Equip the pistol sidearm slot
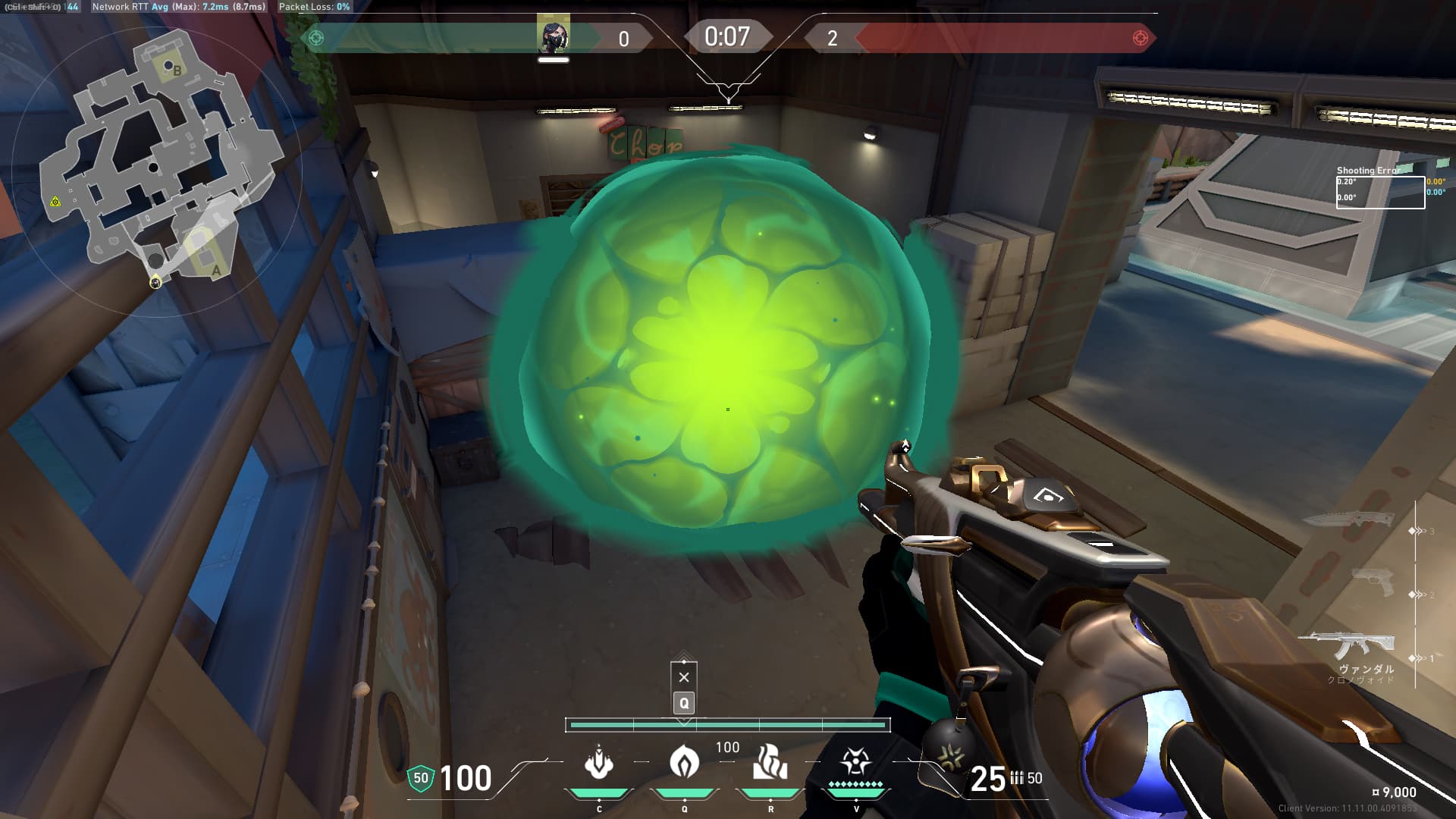This screenshot has height=819, width=1456. click(x=1373, y=584)
